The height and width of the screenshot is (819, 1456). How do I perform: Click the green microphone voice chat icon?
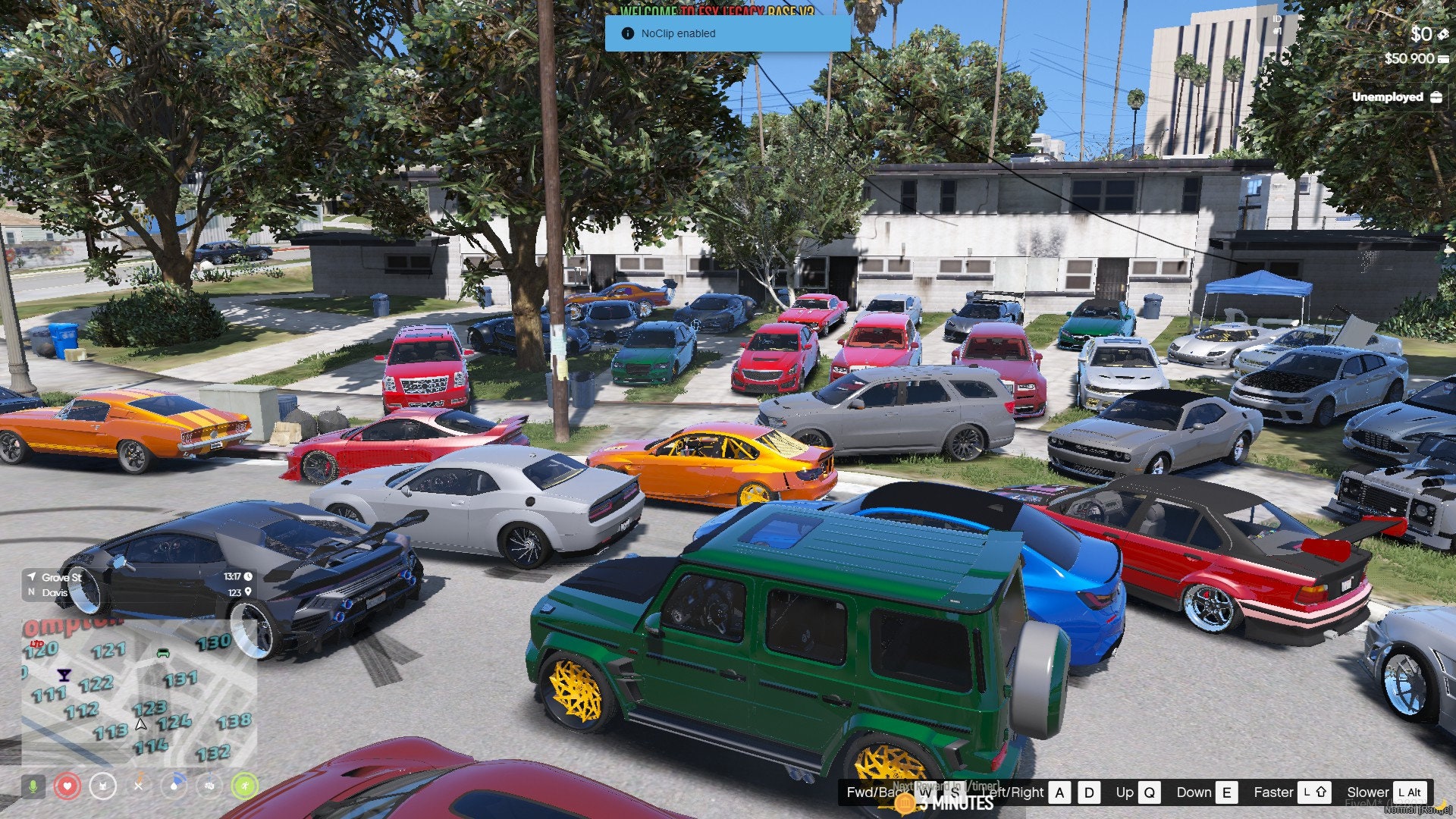point(33,786)
